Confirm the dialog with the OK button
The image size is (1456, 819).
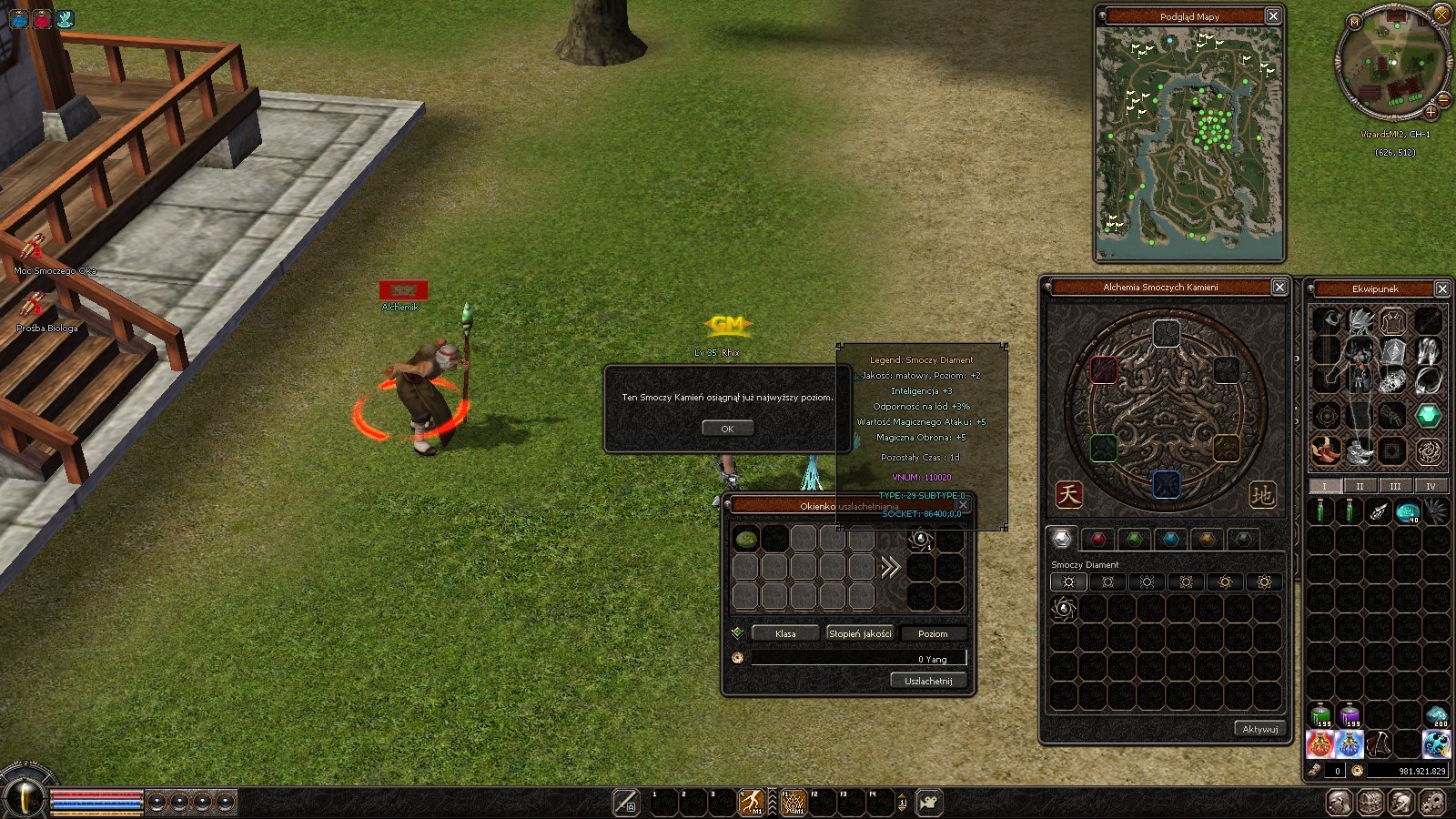click(x=727, y=429)
